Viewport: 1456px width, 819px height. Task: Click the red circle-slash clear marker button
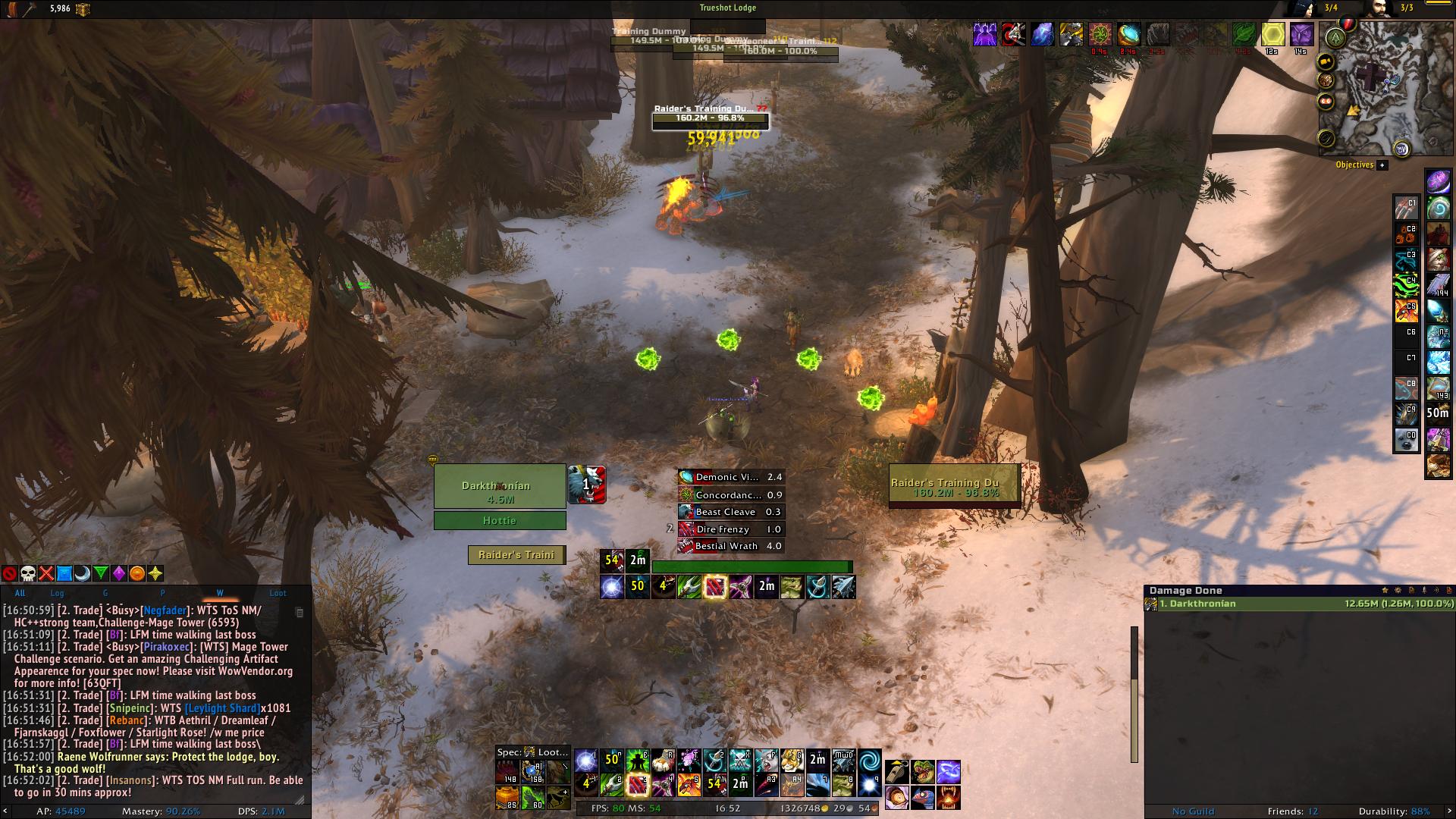coord(10,573)
